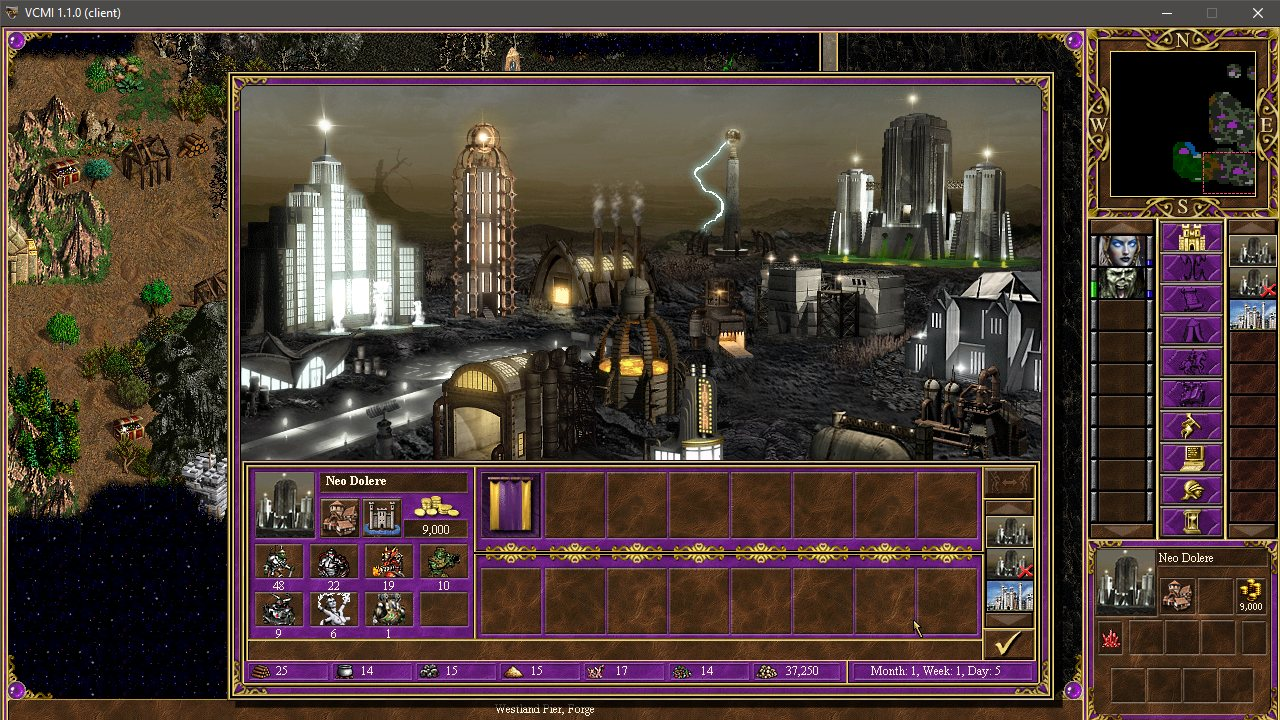
Task: Select the blue-faced hero portrait
Action: coord(1120,249)
